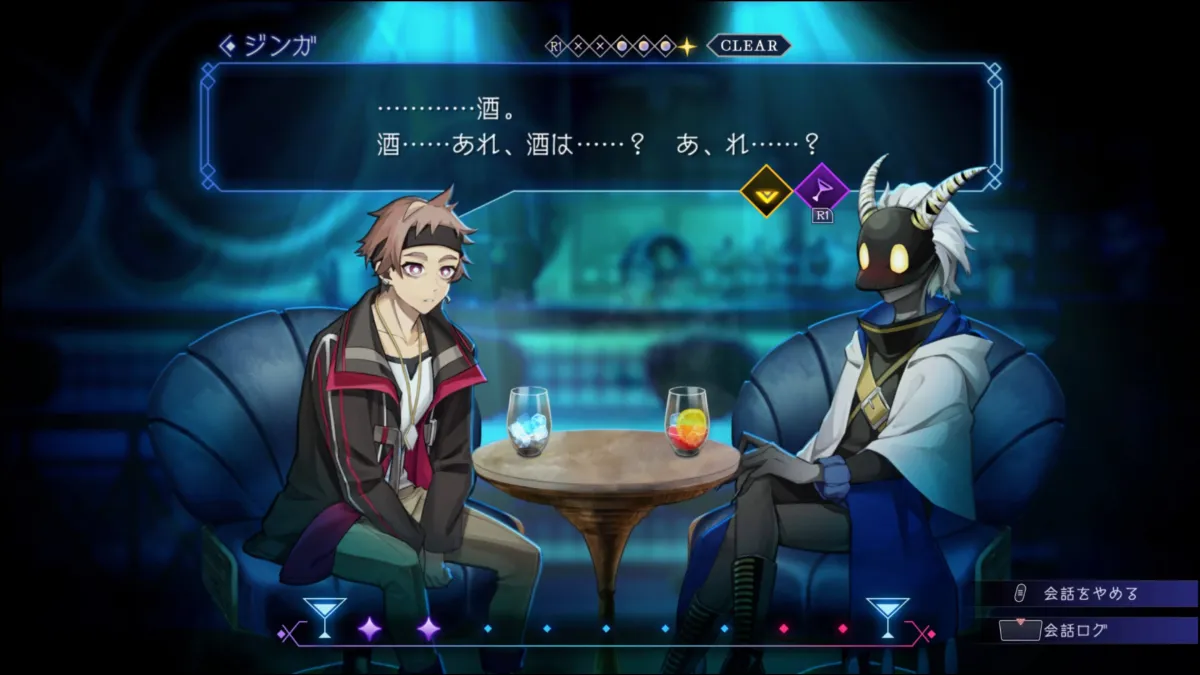Click the CLEAR badge above the dialogue
This screenshot has width=1200, height=675.
(x=748, y=46)
